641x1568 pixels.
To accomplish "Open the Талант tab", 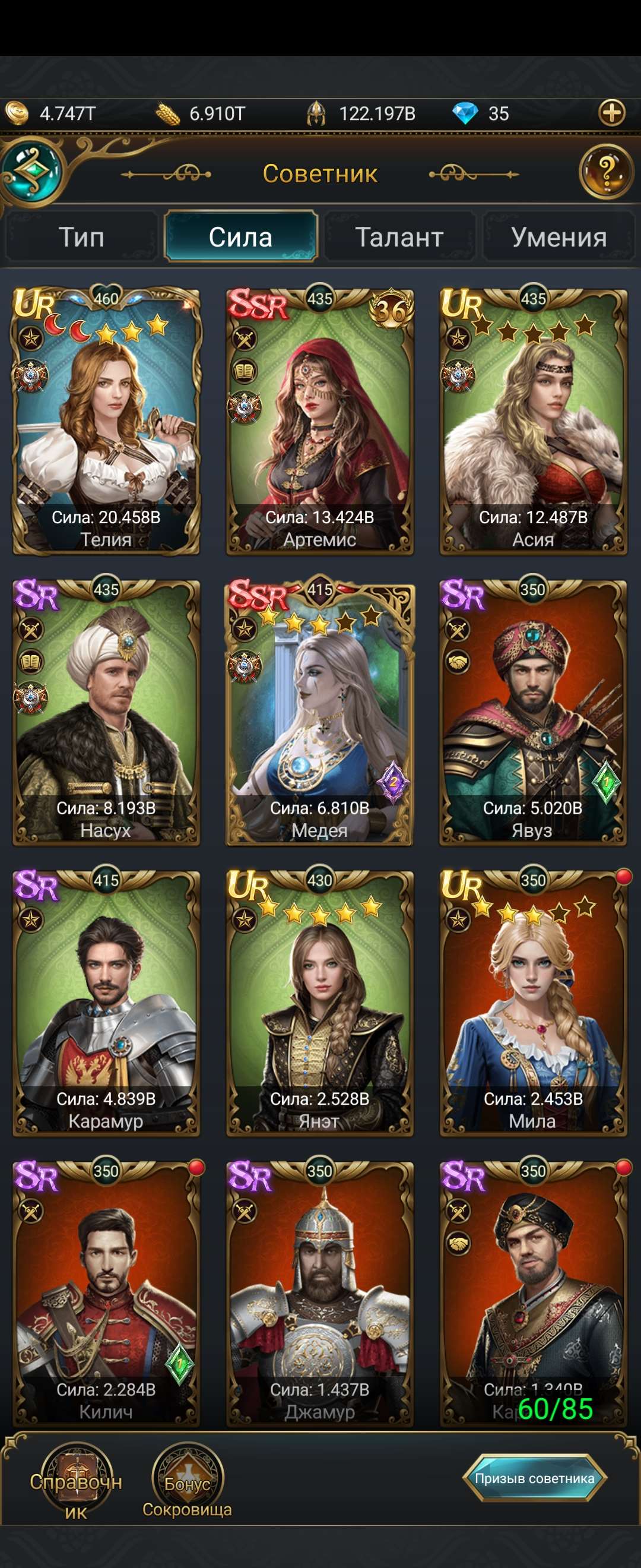I will point(399,237).
